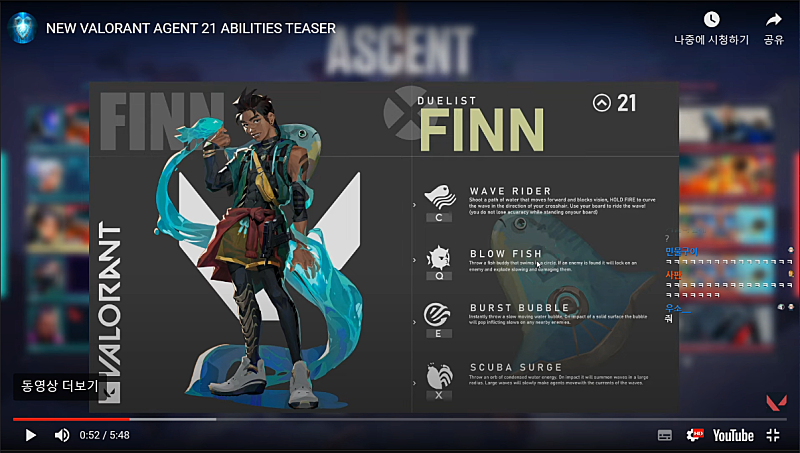This screenshot has width=800, height=453.
Task: Play the video with the play button
Action: (30, 435)
